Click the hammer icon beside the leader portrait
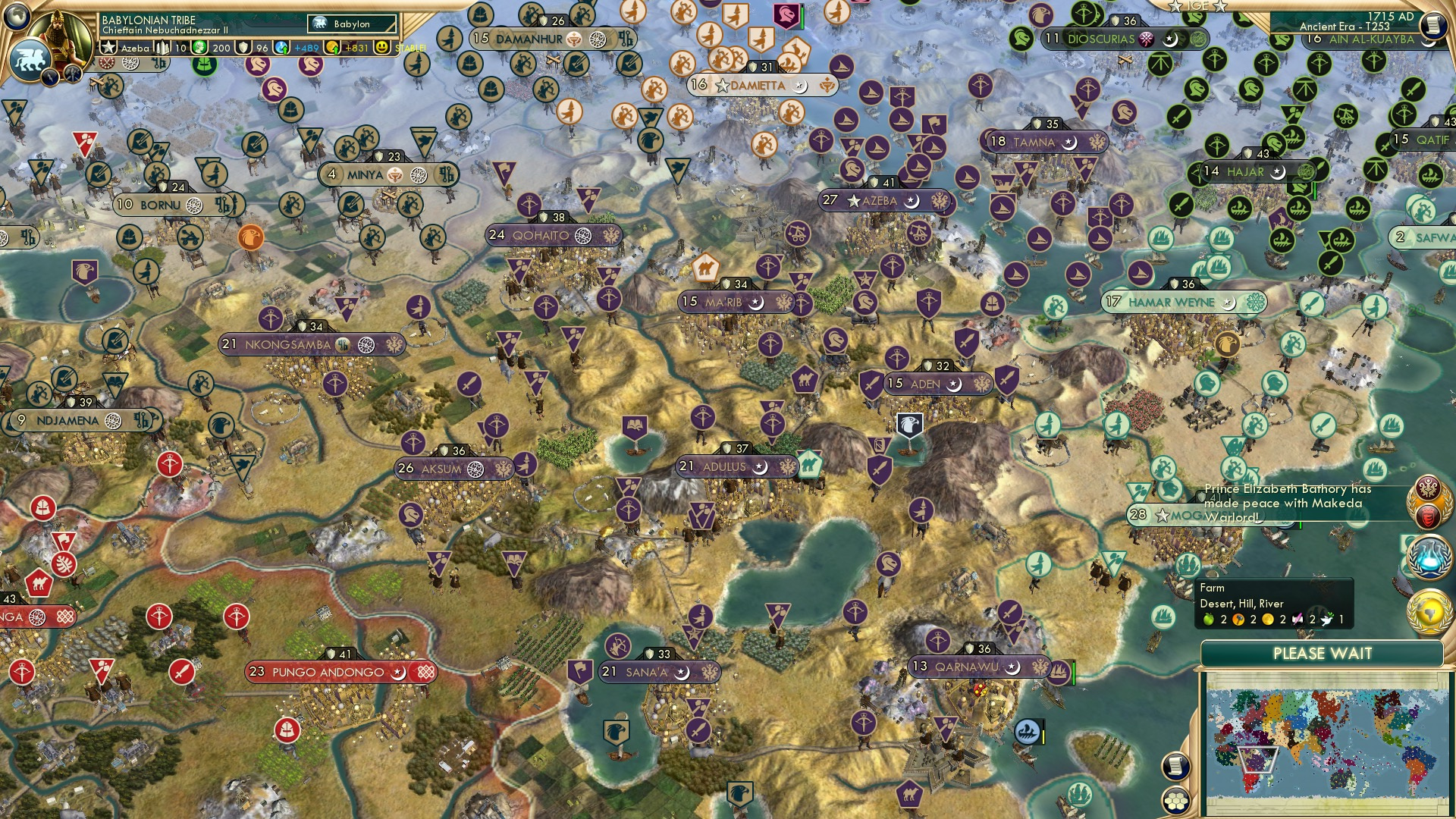This screenshot has height=819, width=1456. tap(73, 72)
